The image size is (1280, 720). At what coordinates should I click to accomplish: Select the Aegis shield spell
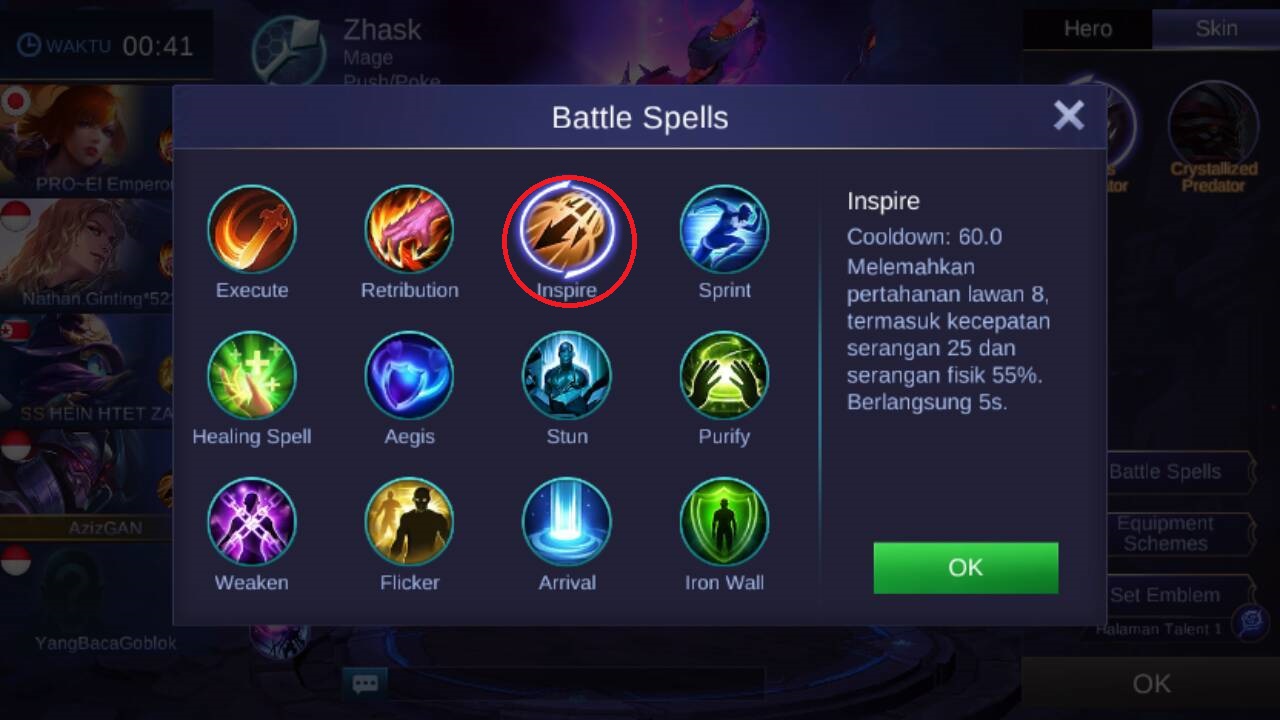tap(409, 376)
